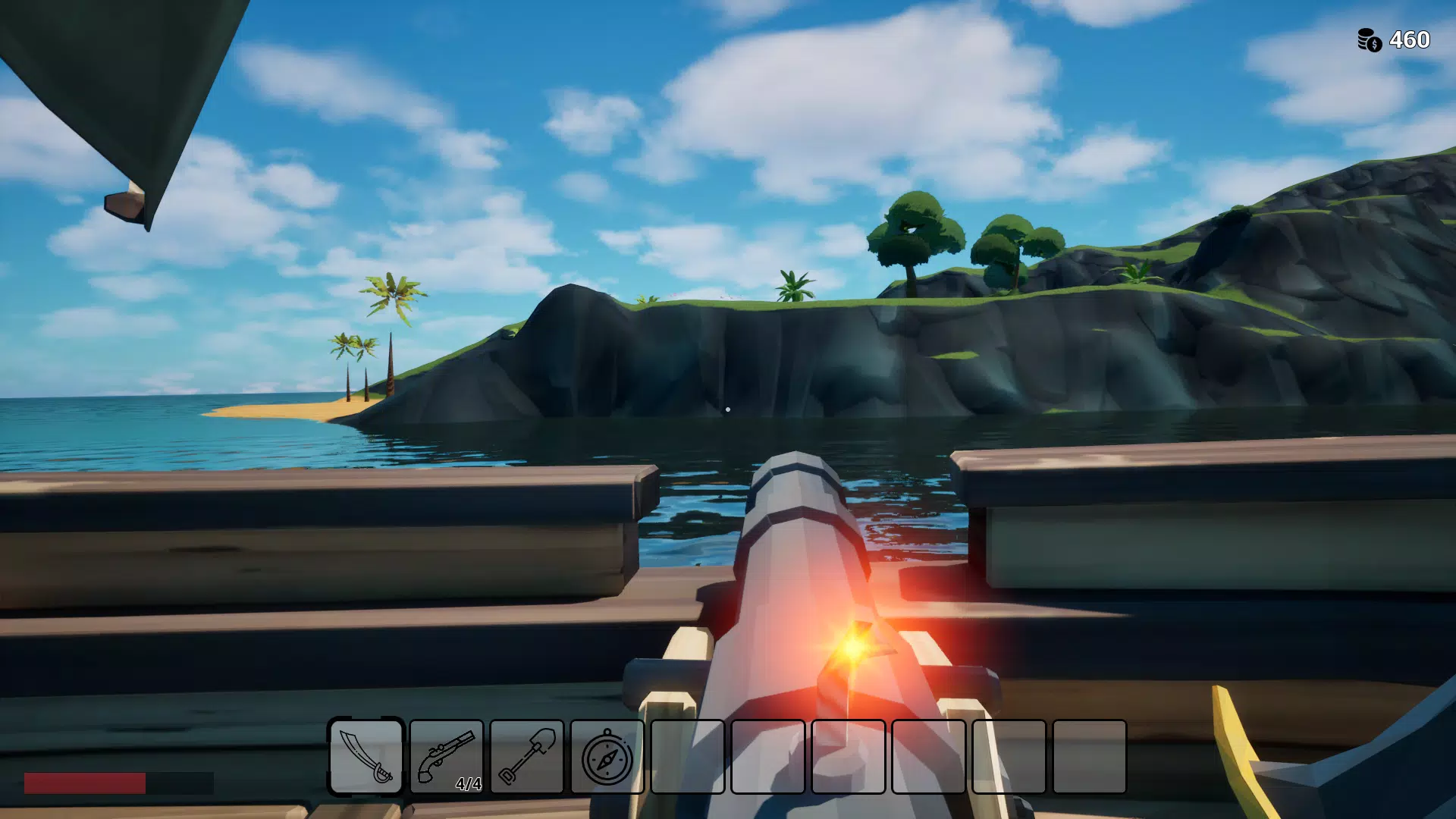Click the white crosshair dot

pos(729,409)
